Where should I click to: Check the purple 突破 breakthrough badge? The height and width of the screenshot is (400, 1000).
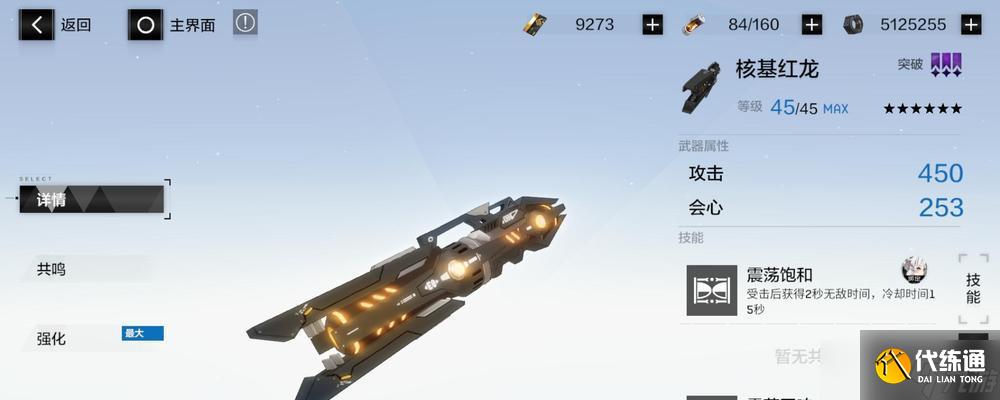click(x=945, y=65)
